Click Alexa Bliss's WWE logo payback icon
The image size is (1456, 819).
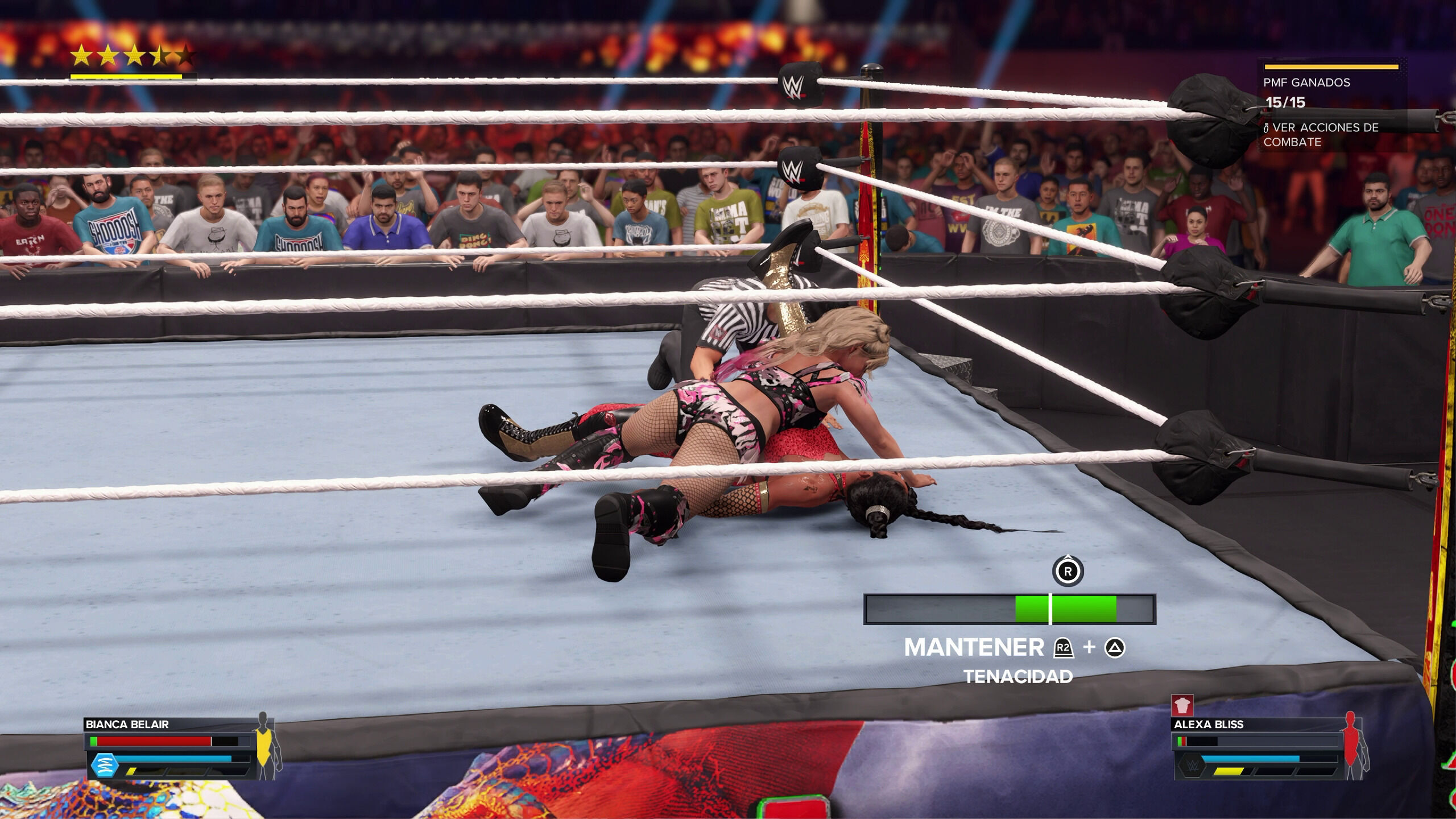(1188, 765)
